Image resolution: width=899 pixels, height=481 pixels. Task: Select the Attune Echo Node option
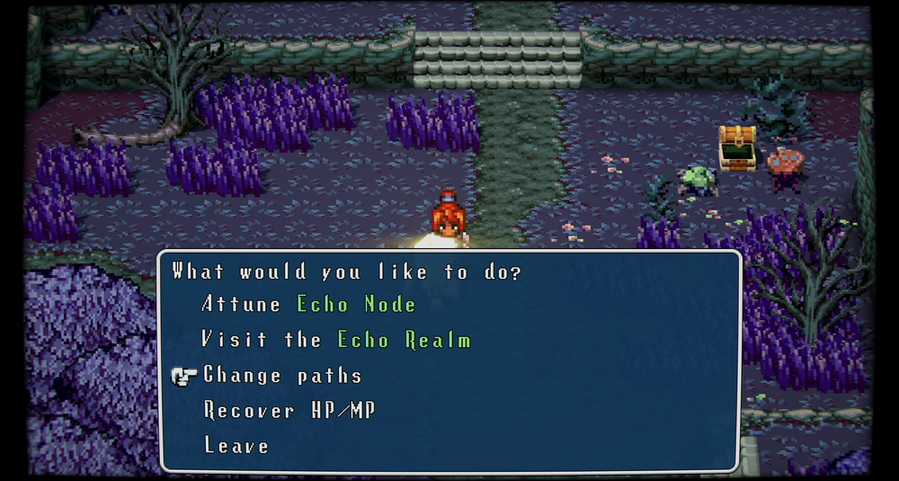(308, 304)
